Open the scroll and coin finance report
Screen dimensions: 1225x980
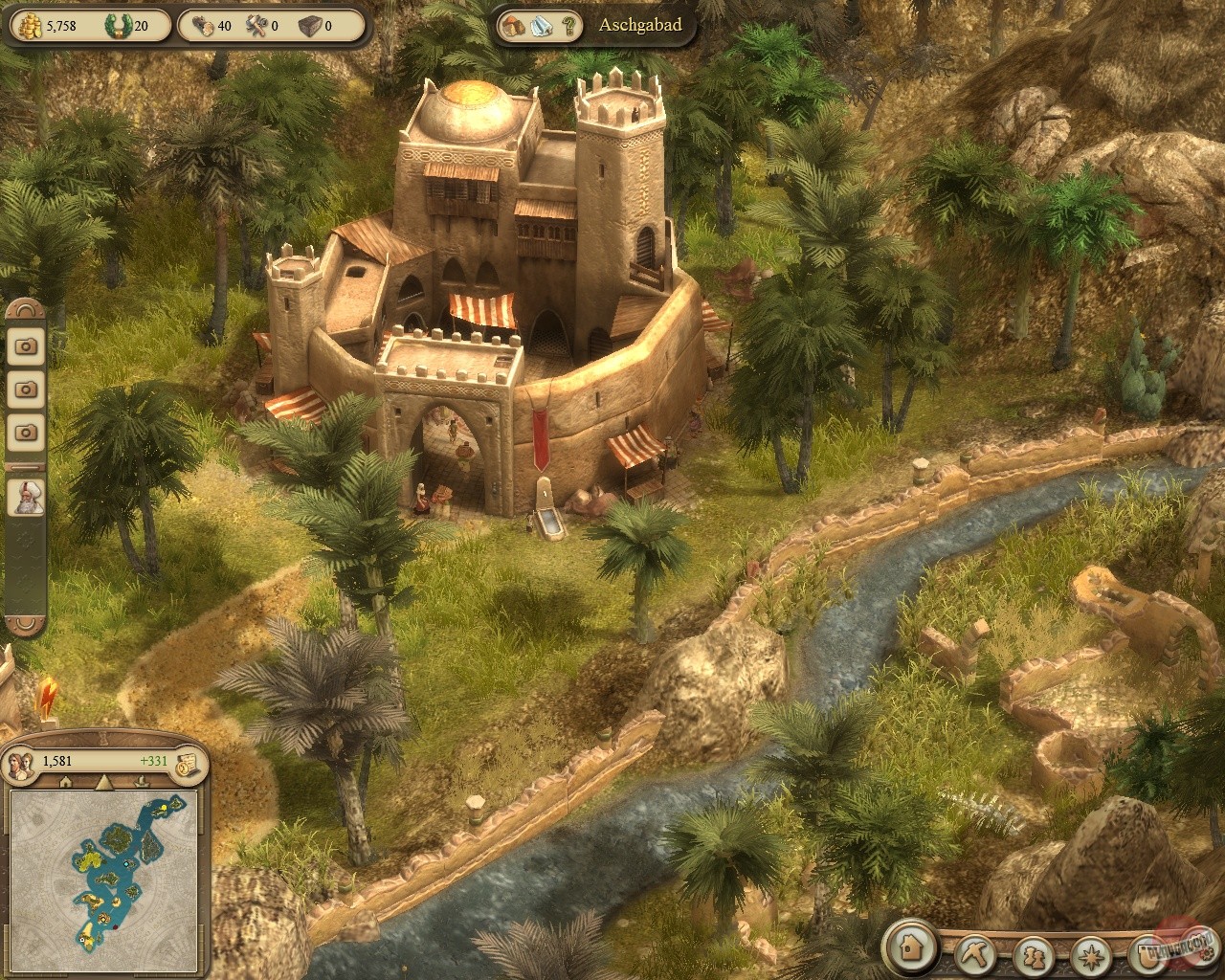coord(187,761)
